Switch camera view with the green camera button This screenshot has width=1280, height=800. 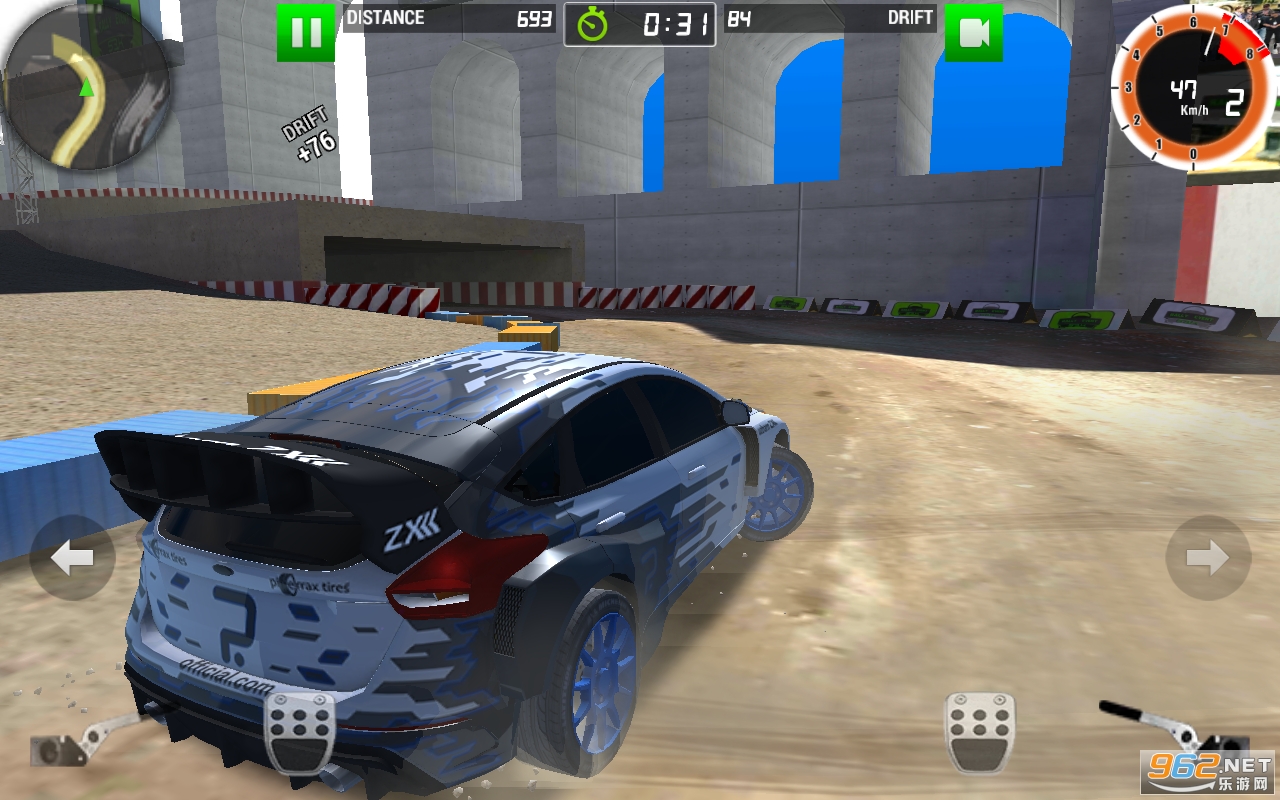pos(973,32)
